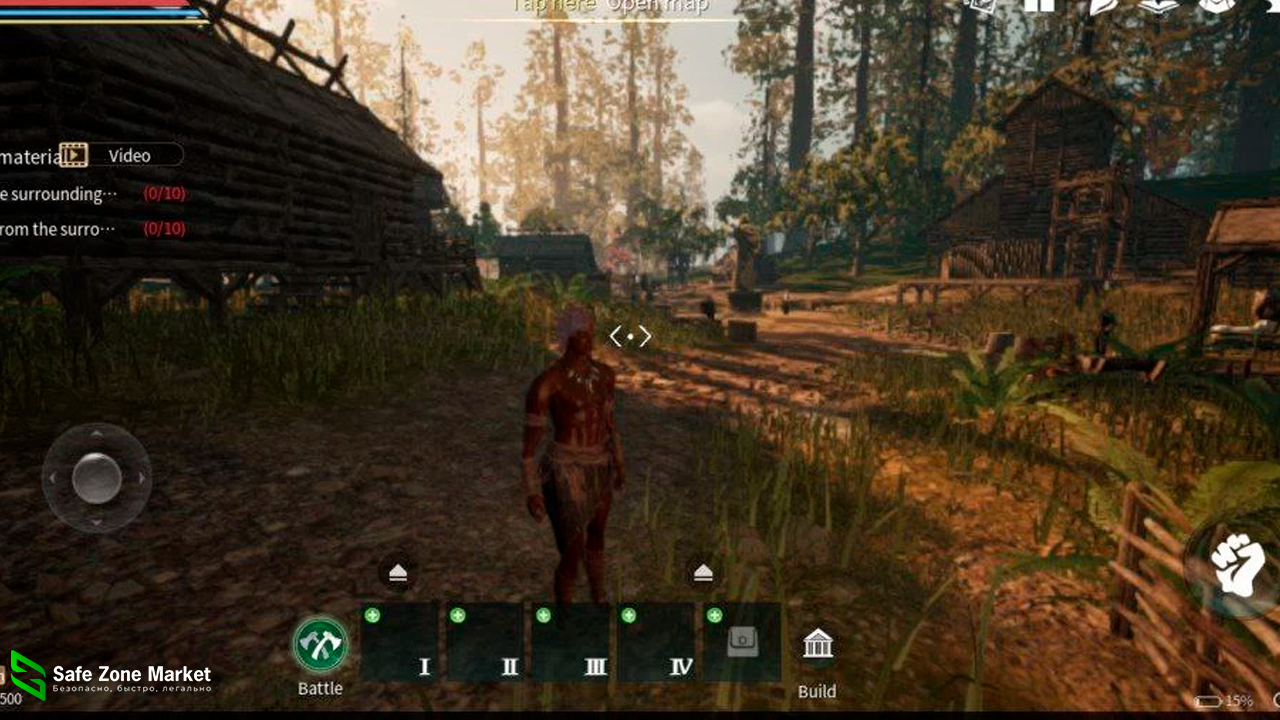Expand the arrow above hotbar slot IV
The image size is (1280, 720).
click(703, 572)
